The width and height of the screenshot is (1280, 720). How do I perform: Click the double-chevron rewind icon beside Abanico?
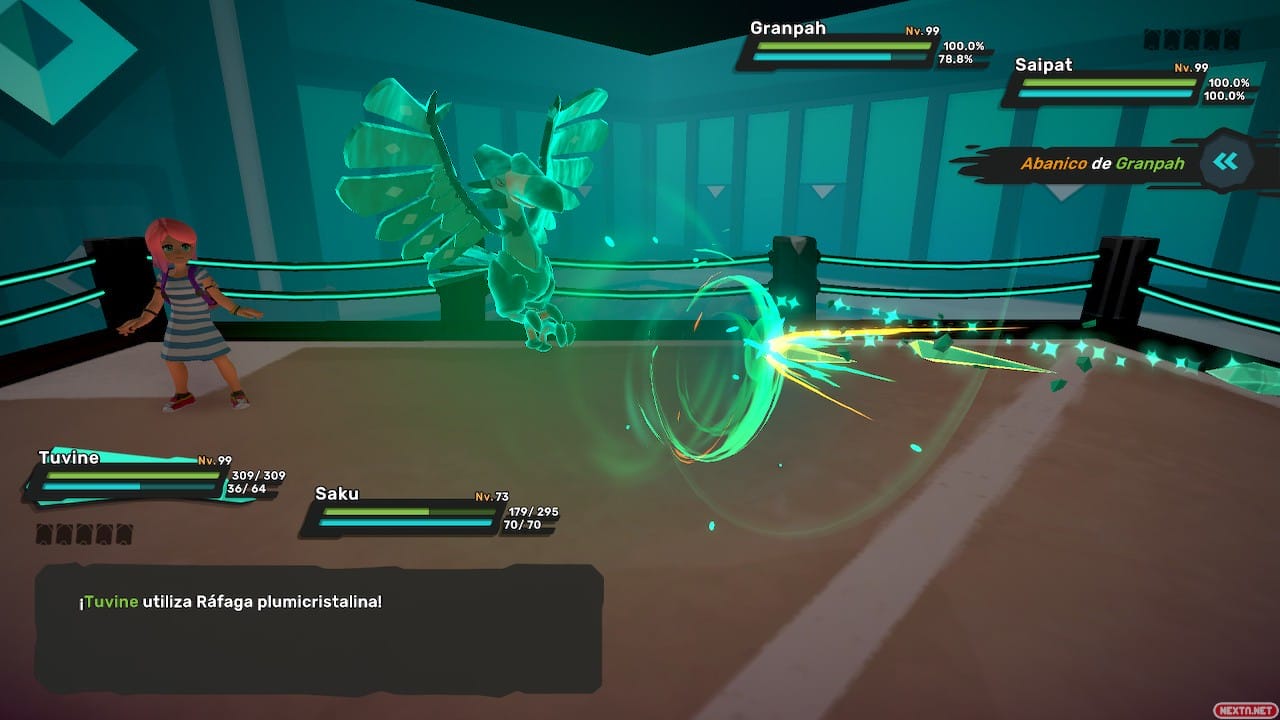pos(1226,162)
